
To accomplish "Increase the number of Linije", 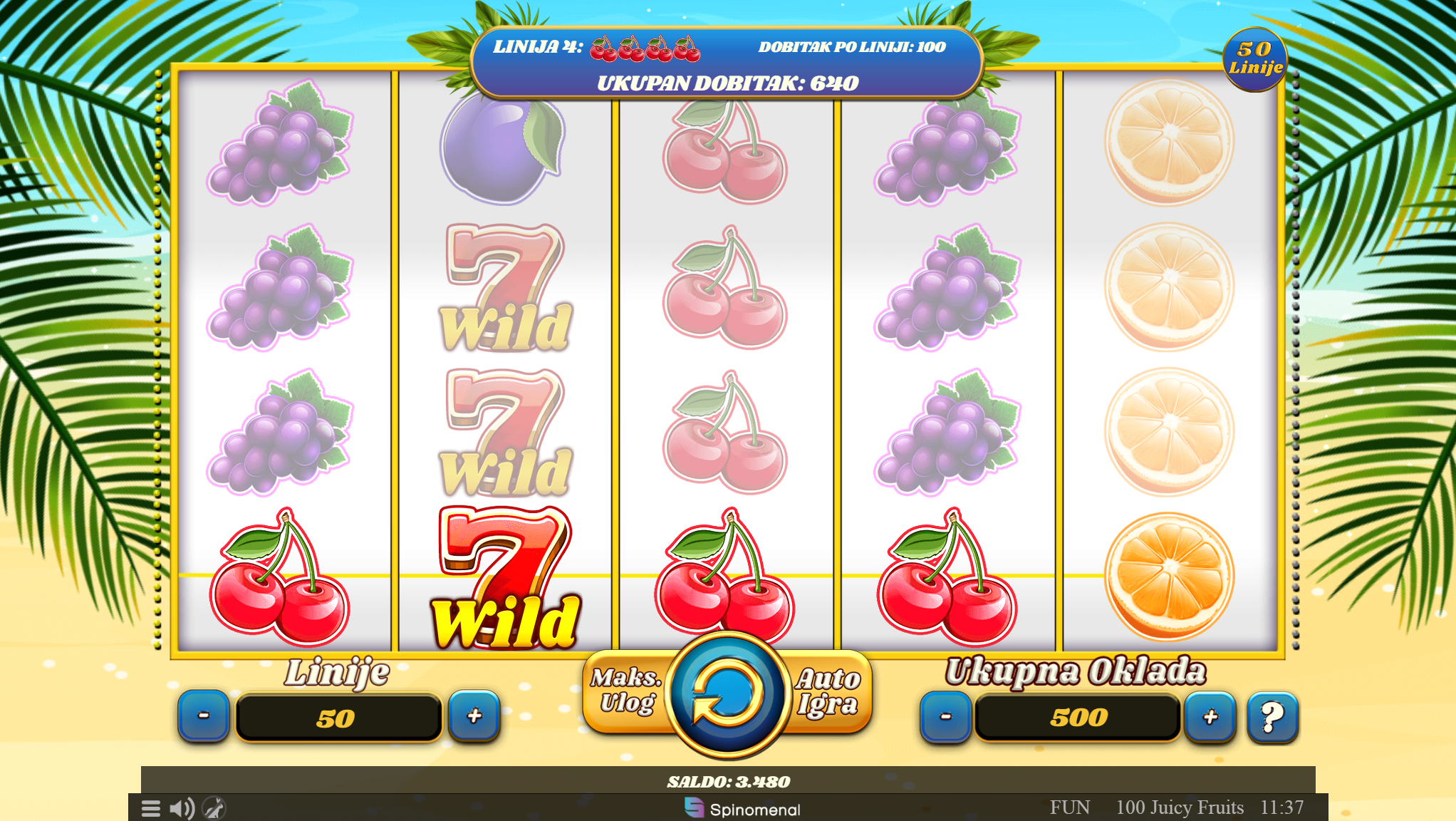I will (474, 716).
